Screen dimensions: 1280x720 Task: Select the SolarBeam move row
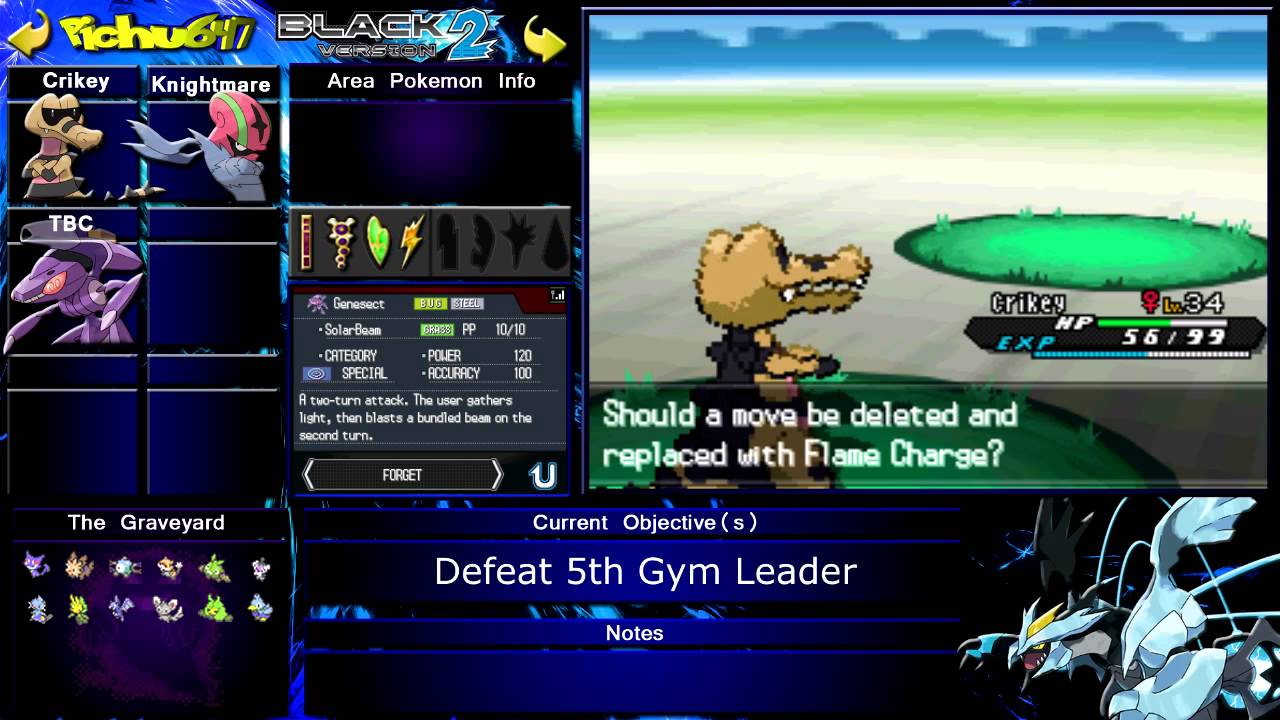(x=430, y=330)
